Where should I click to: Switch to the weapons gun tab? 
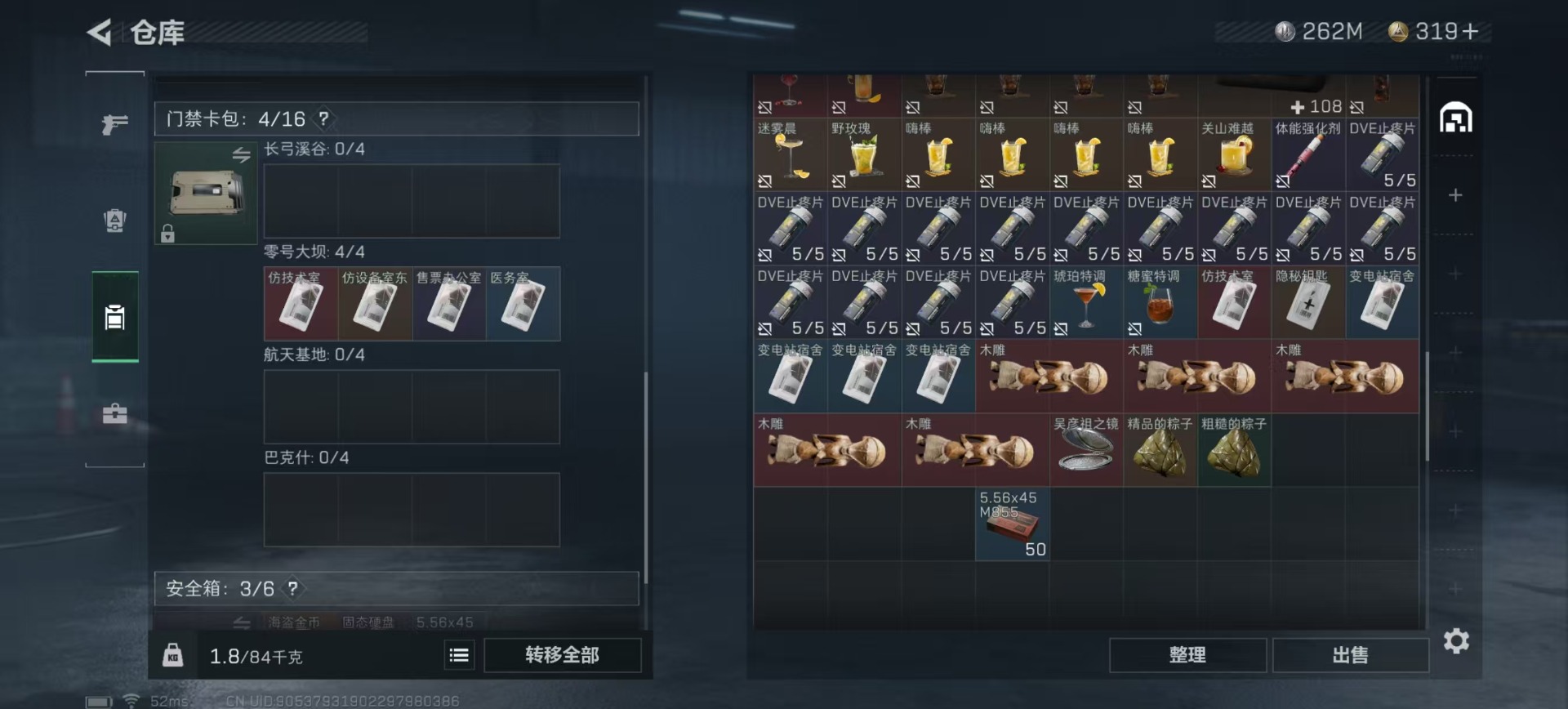pos(115,124)
